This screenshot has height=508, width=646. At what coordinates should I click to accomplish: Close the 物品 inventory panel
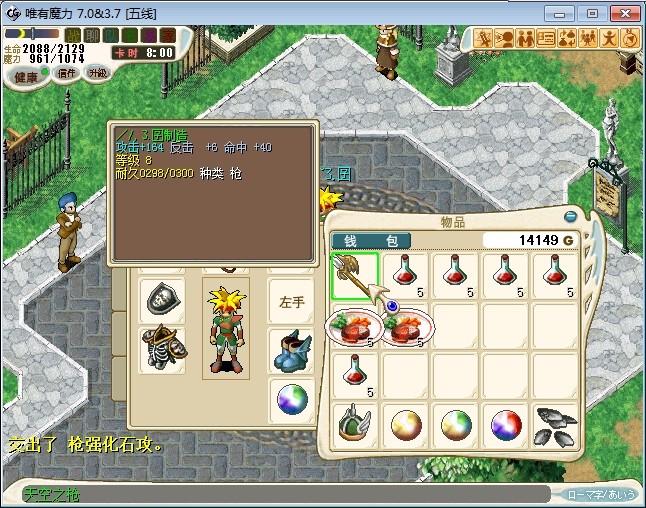(569, 217)
